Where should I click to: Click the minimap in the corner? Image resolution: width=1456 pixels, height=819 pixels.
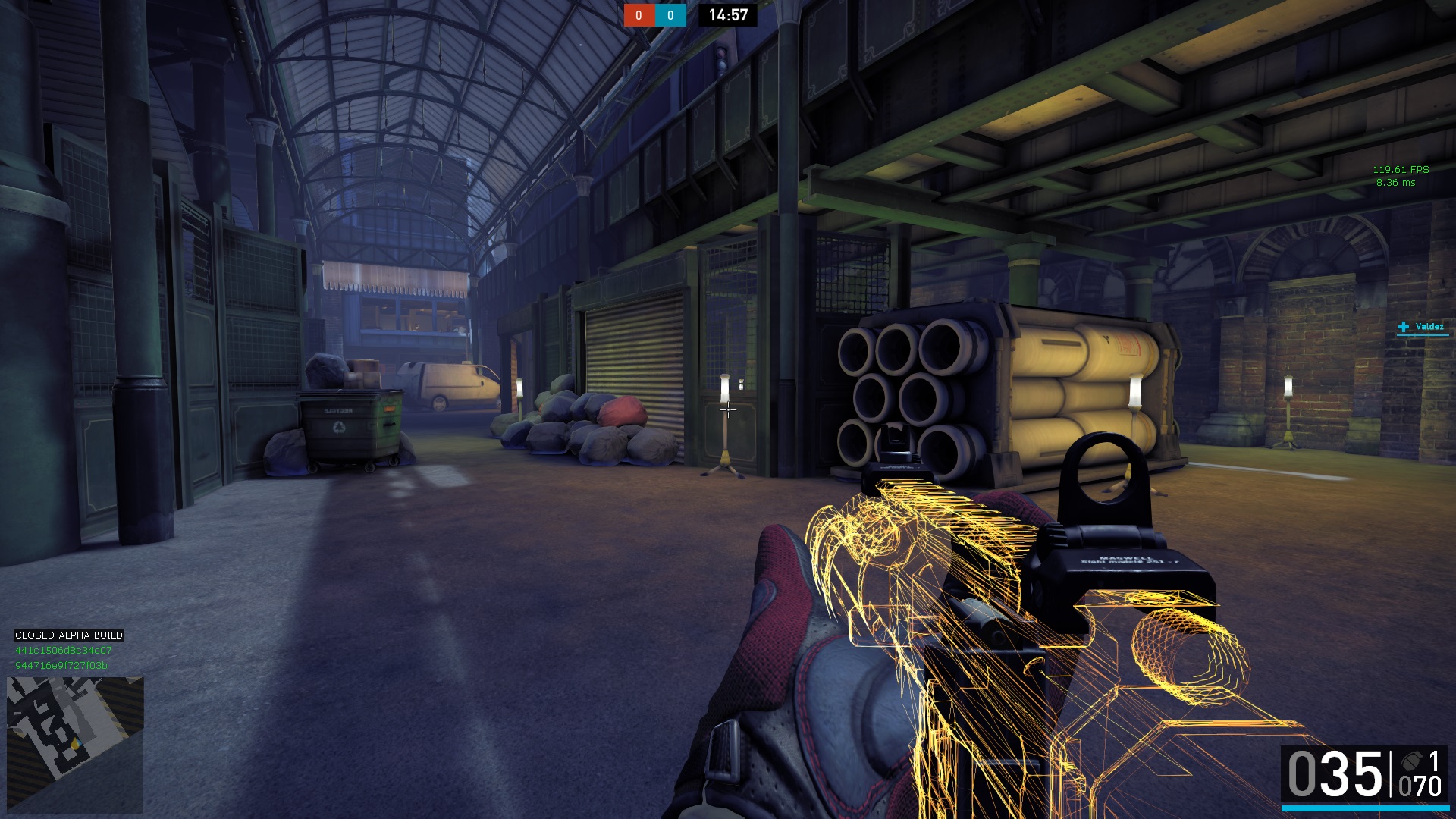coord(74,744)
